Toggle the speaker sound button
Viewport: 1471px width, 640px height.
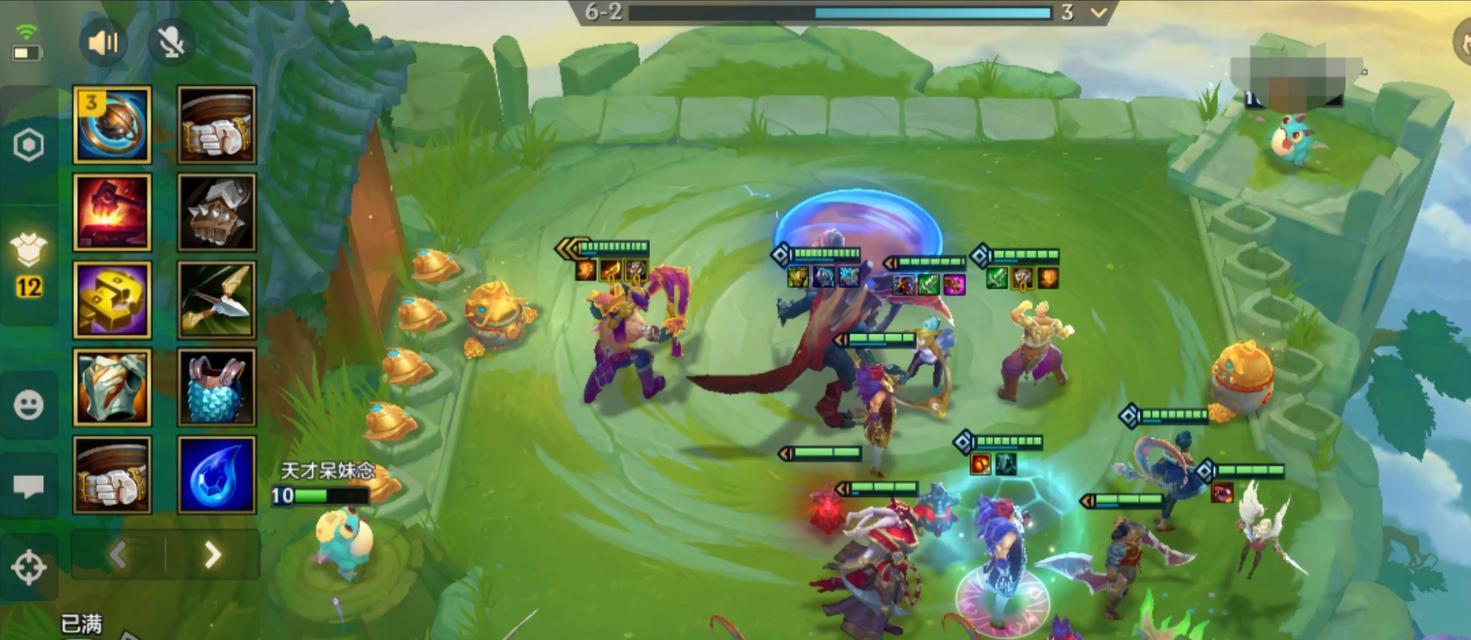point(103,42)
